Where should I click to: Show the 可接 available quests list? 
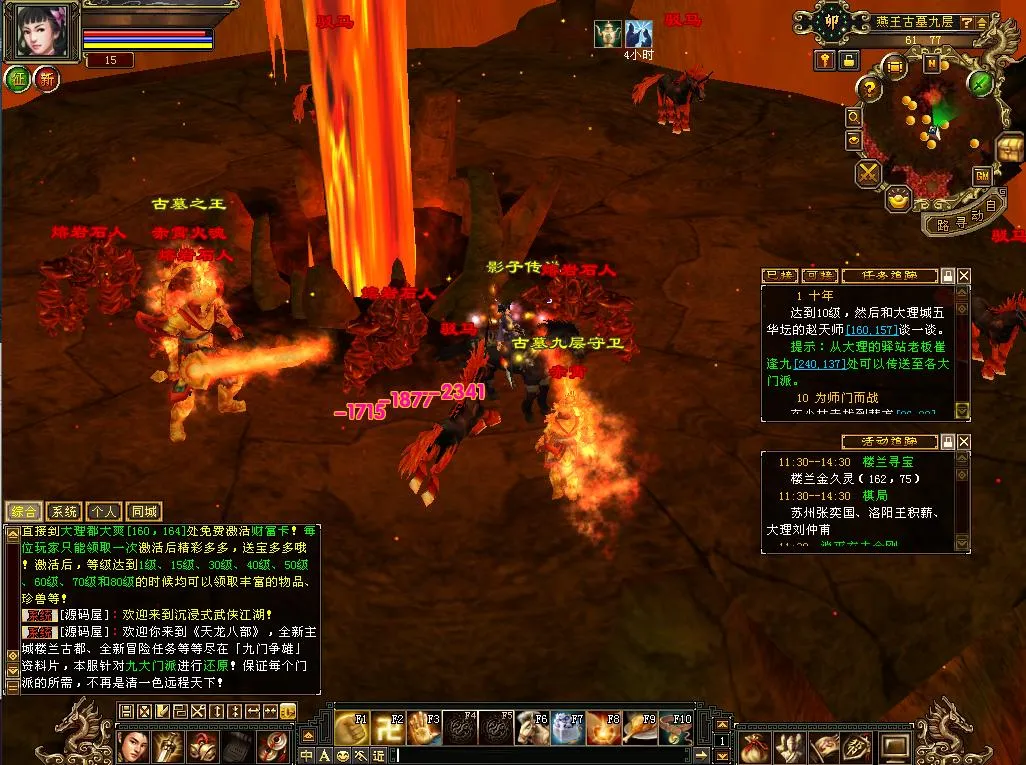(819, 275)
